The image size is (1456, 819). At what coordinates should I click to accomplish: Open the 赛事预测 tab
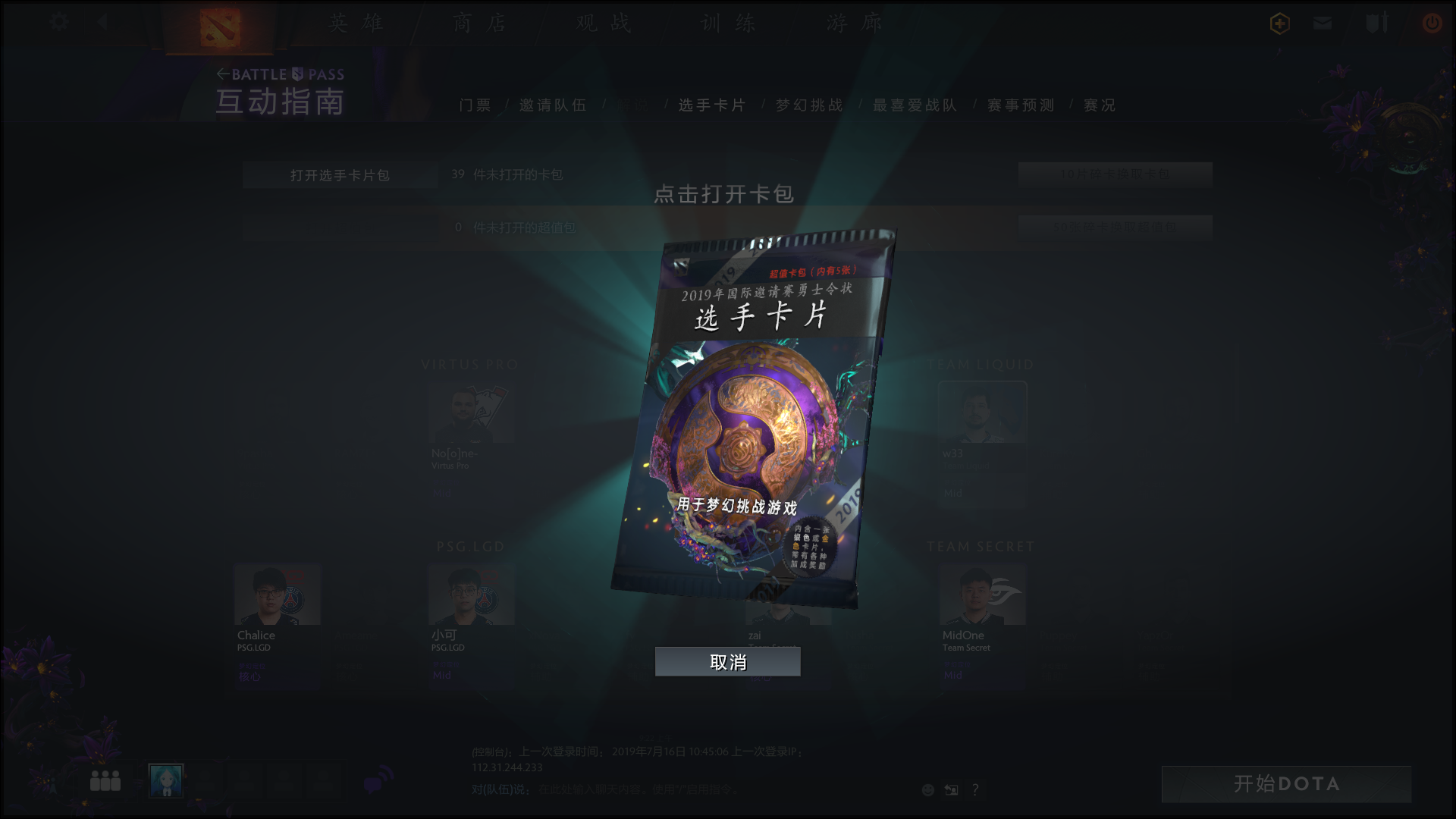pyautogui.click(x=1019, y=105)
